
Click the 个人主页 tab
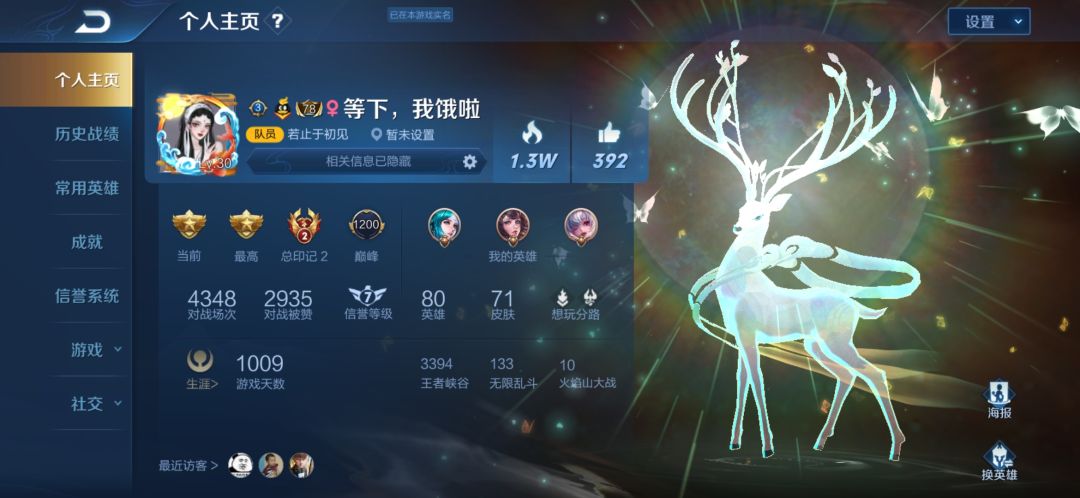click(87, 80)
